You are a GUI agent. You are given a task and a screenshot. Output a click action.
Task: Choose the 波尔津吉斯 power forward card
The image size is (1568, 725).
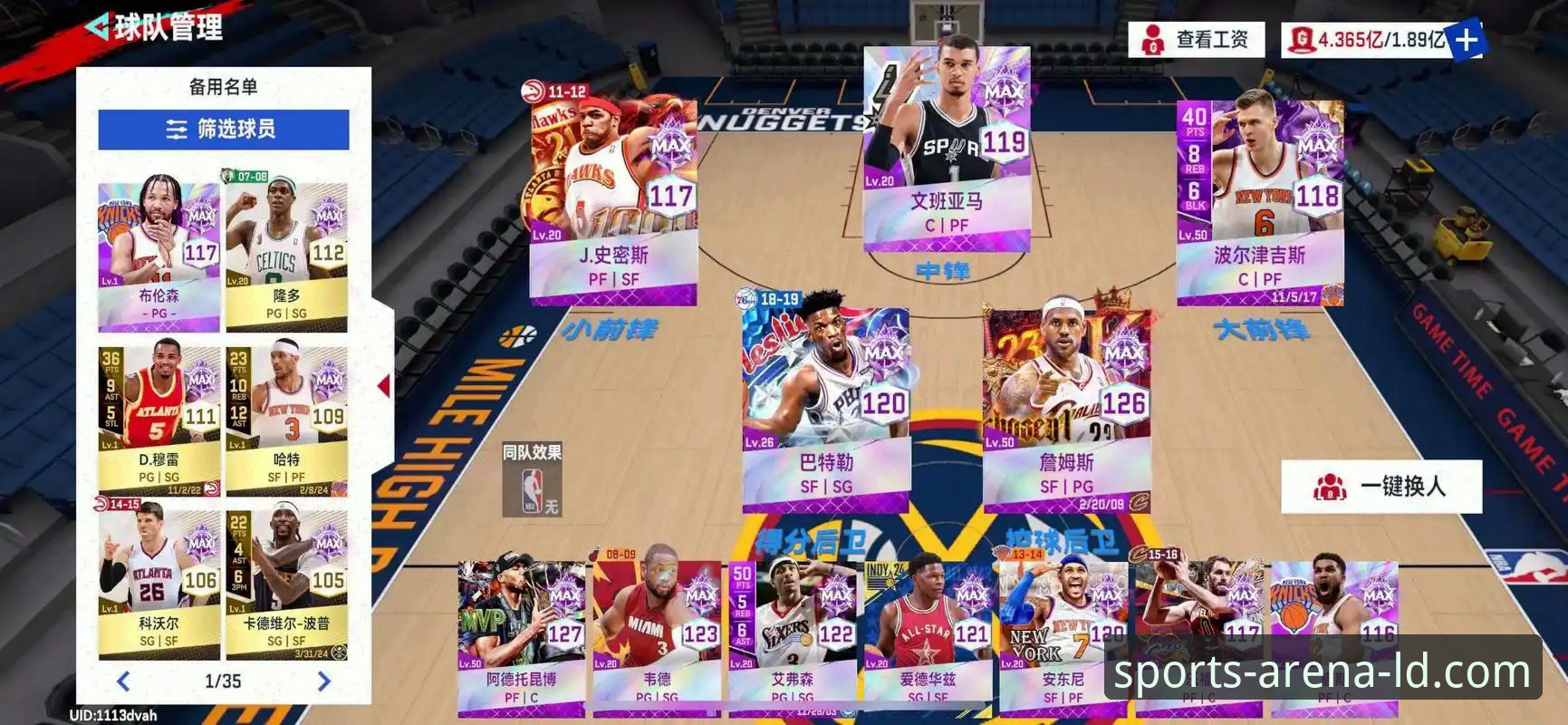(x=1259, y=199)
